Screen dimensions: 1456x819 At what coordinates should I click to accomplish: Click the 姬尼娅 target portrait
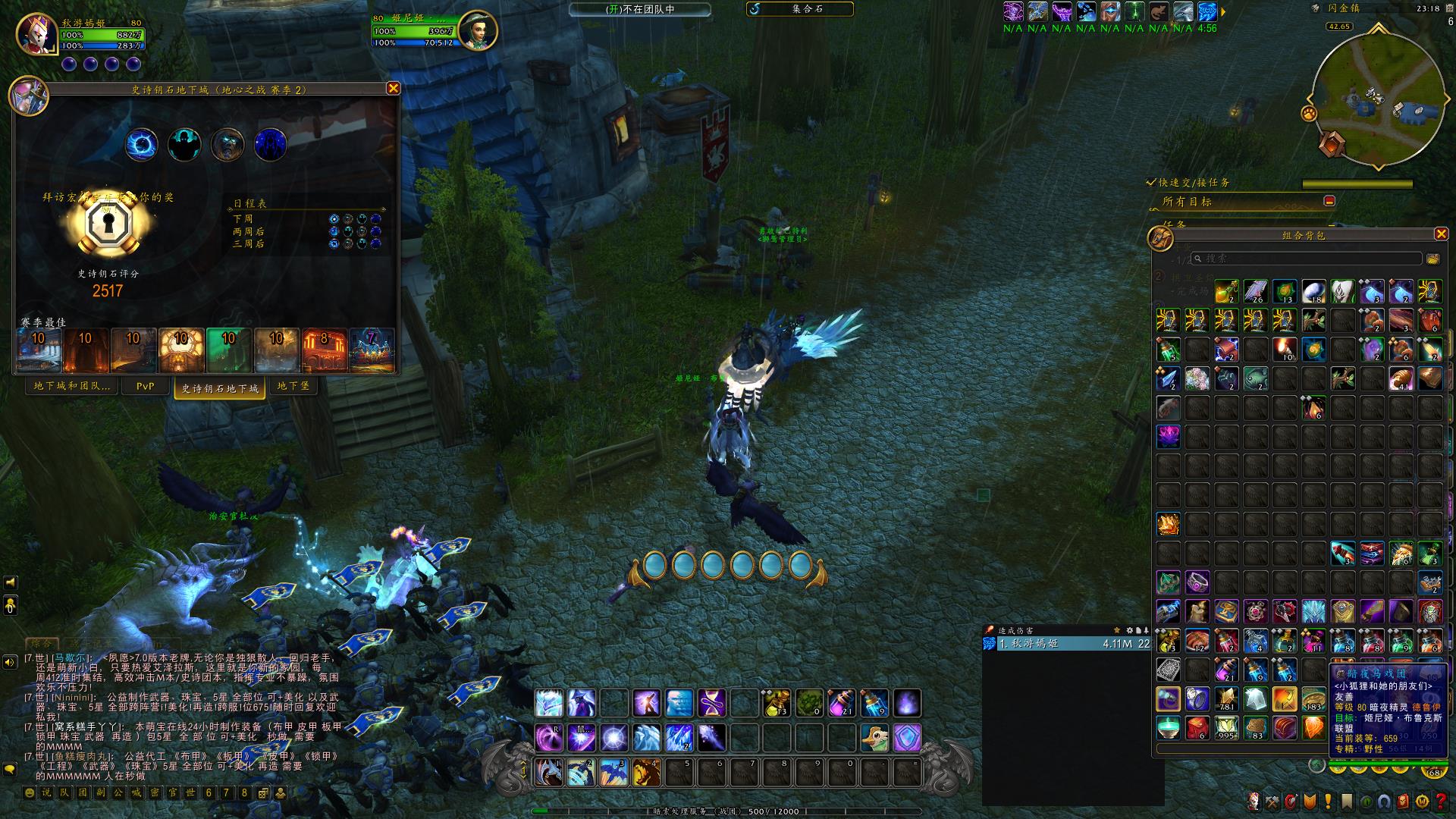point(478,30)
